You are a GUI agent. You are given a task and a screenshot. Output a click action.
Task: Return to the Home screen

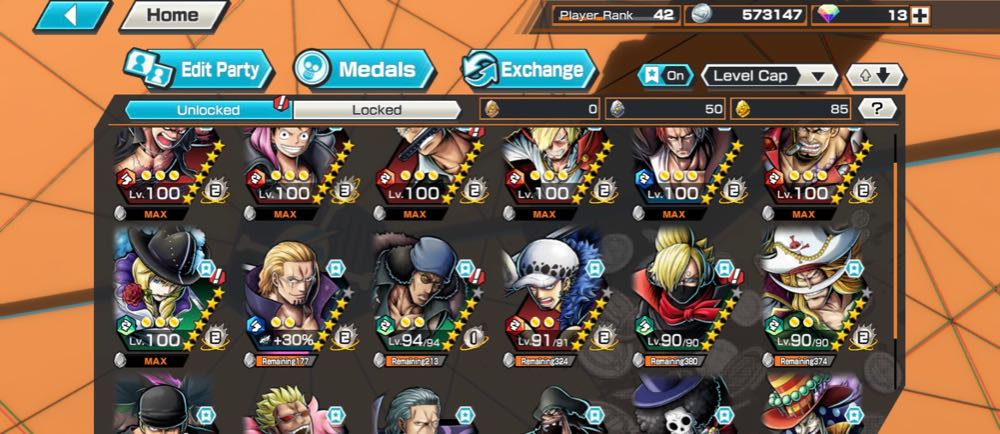pos(172,16)
